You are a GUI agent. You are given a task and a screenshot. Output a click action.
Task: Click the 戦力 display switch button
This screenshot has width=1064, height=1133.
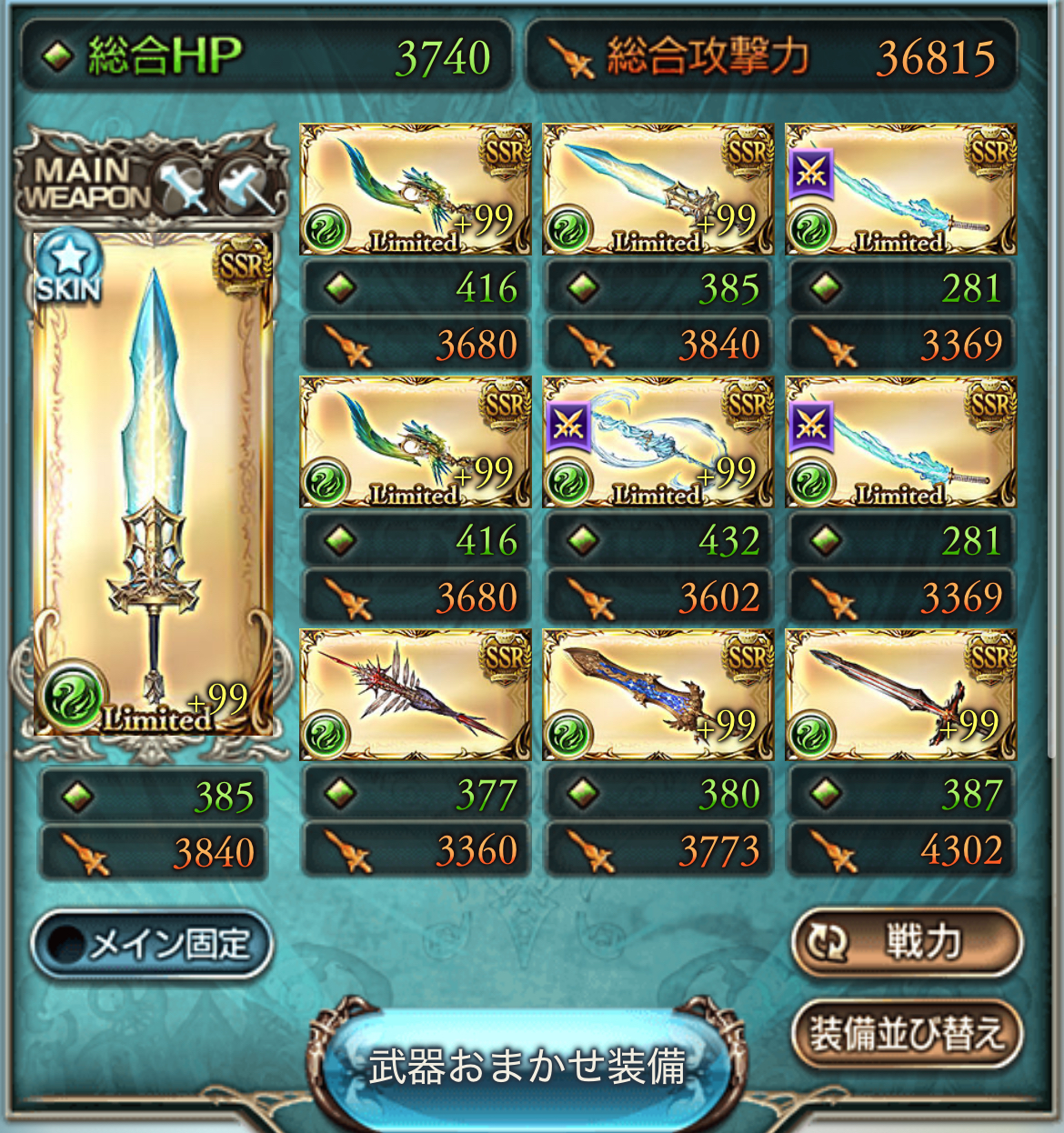click(x=907, y=941)
